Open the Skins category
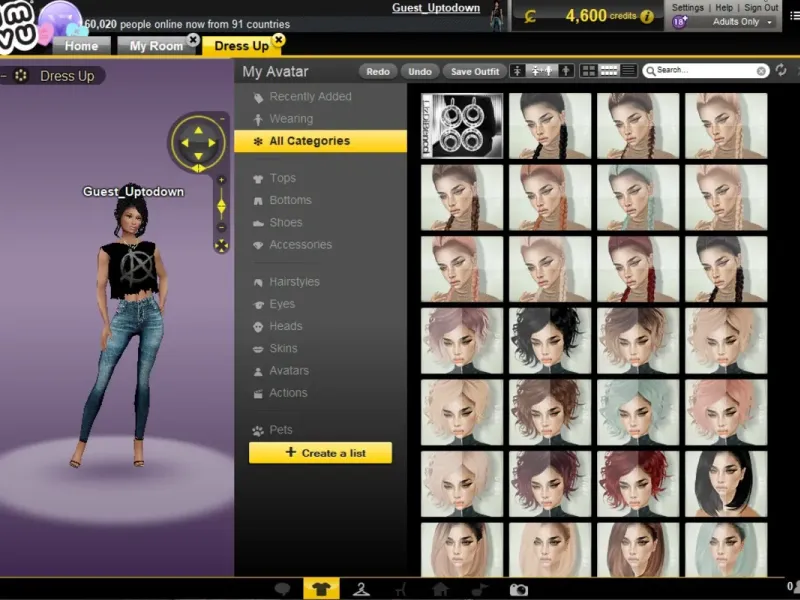800x600 pixels. (x=283, y=348)
